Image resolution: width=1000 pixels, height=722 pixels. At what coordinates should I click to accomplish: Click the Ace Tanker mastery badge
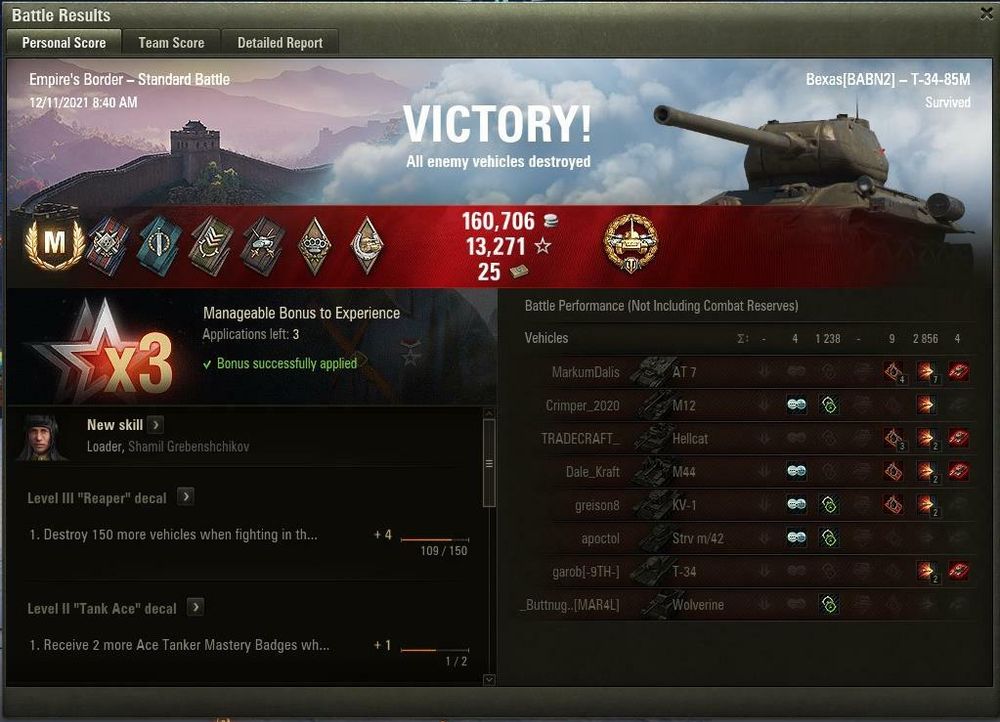point(51,241)
